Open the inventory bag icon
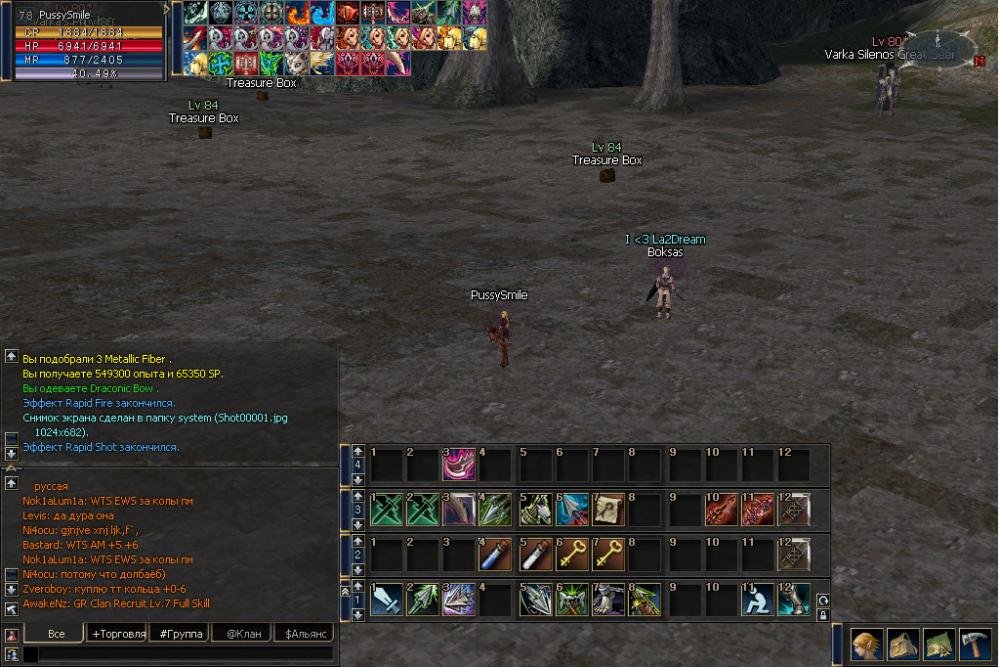1000x667 pixels. pyautogui.click(x=902, y=643)
